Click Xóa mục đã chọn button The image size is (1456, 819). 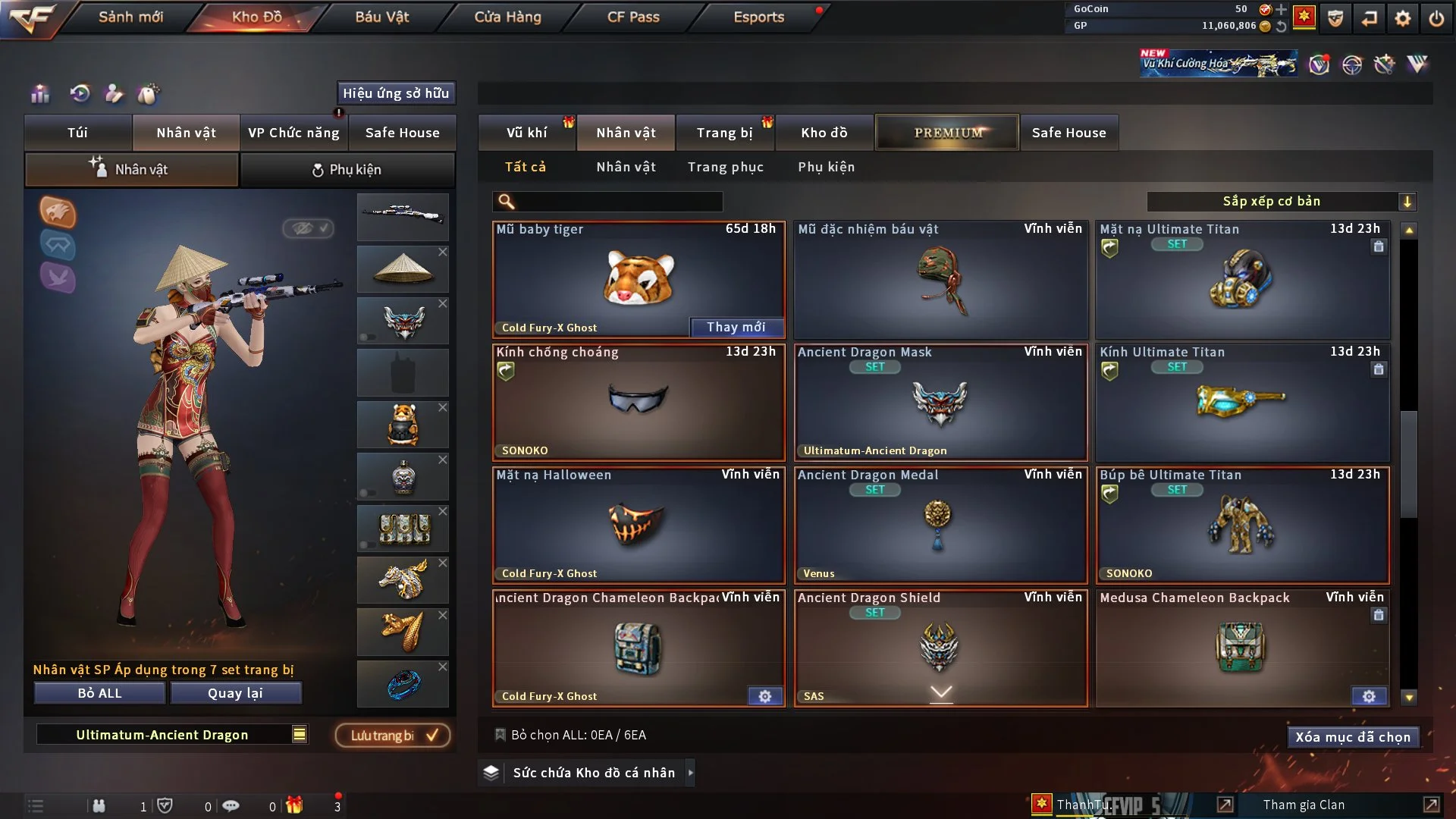1352,737
